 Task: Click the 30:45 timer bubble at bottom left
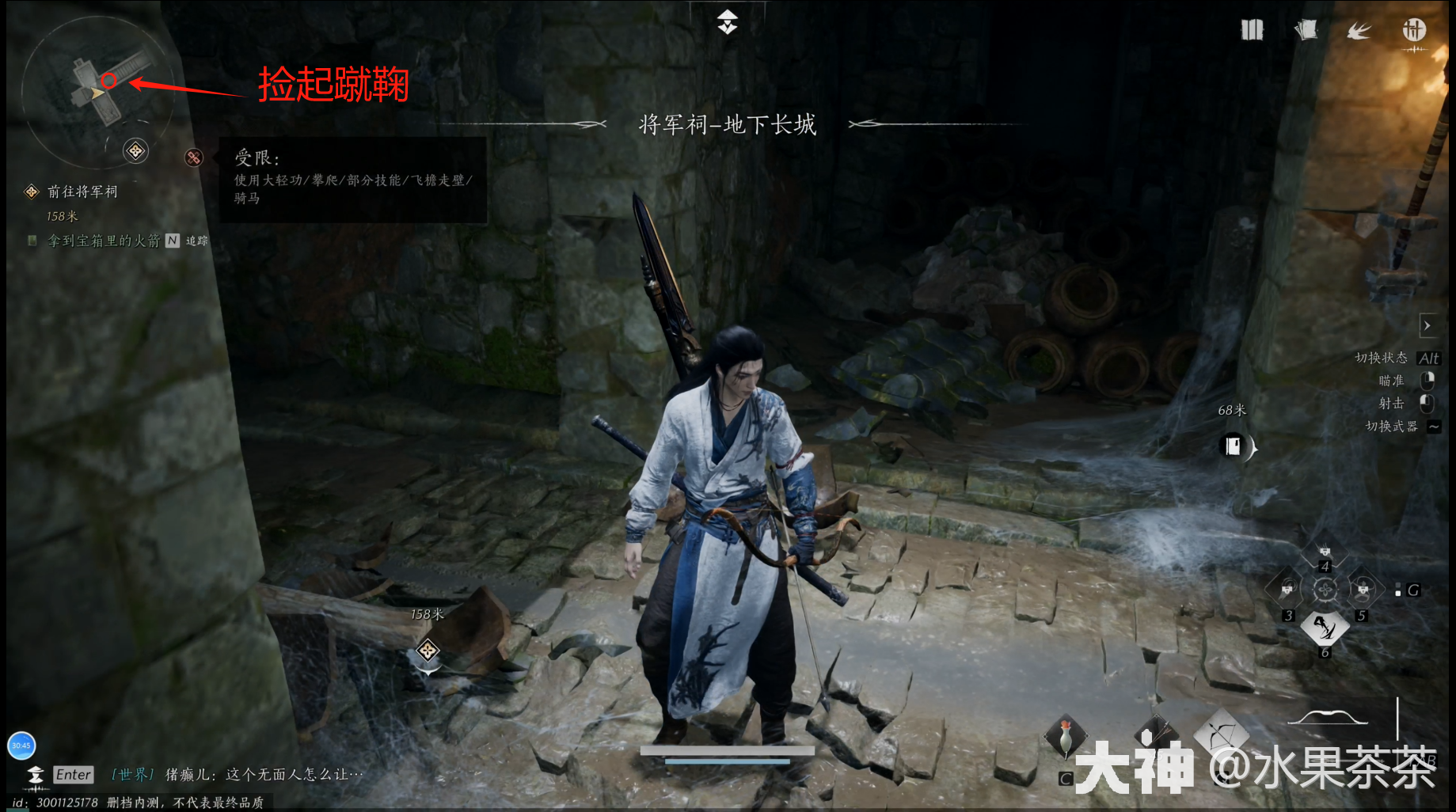[x=22, y=745]
